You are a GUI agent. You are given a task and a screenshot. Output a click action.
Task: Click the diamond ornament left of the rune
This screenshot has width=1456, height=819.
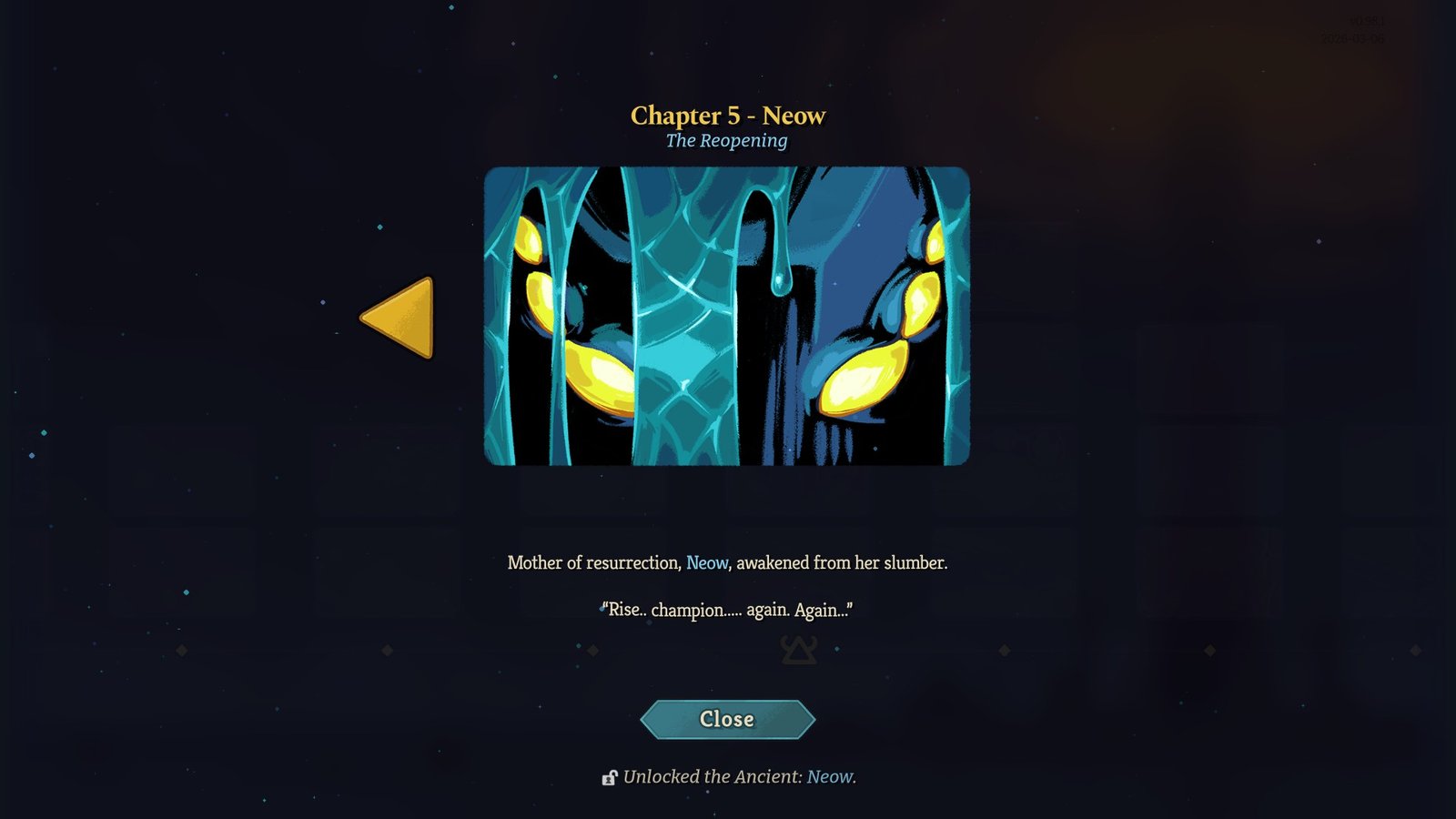point(594,650)
